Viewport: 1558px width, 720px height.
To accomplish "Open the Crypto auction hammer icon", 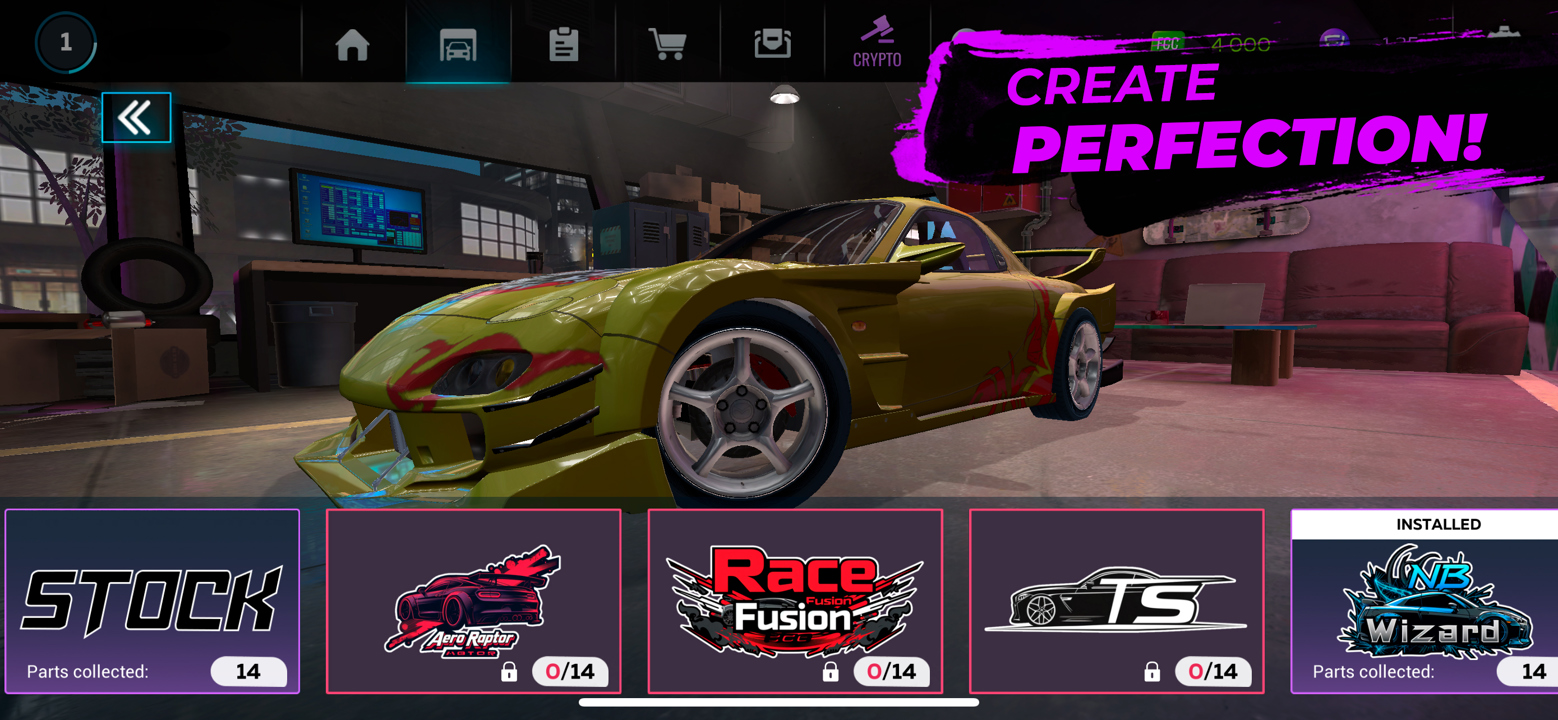I will click(x=879, y=42).
